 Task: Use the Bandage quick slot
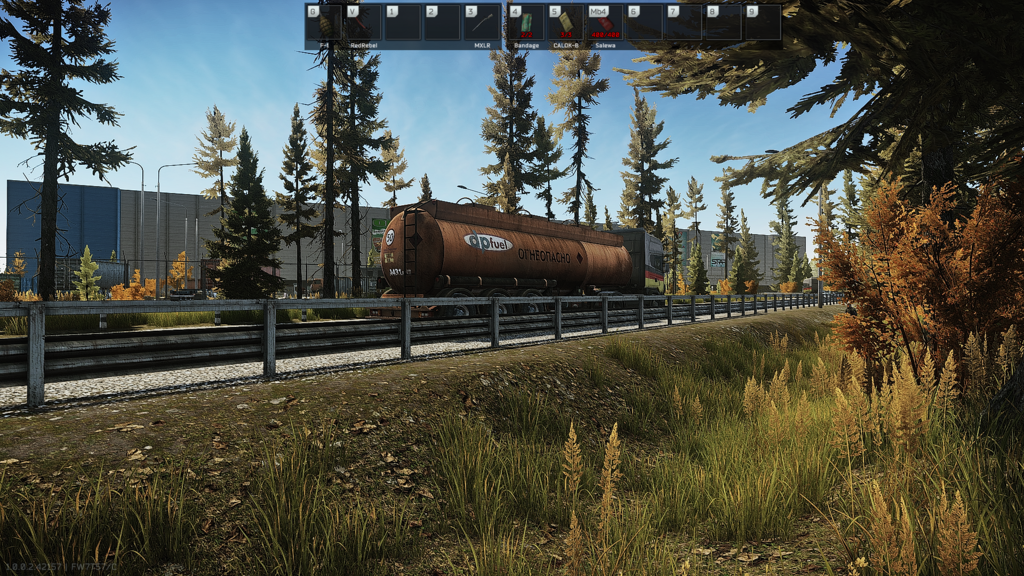(x=526, y=23)
